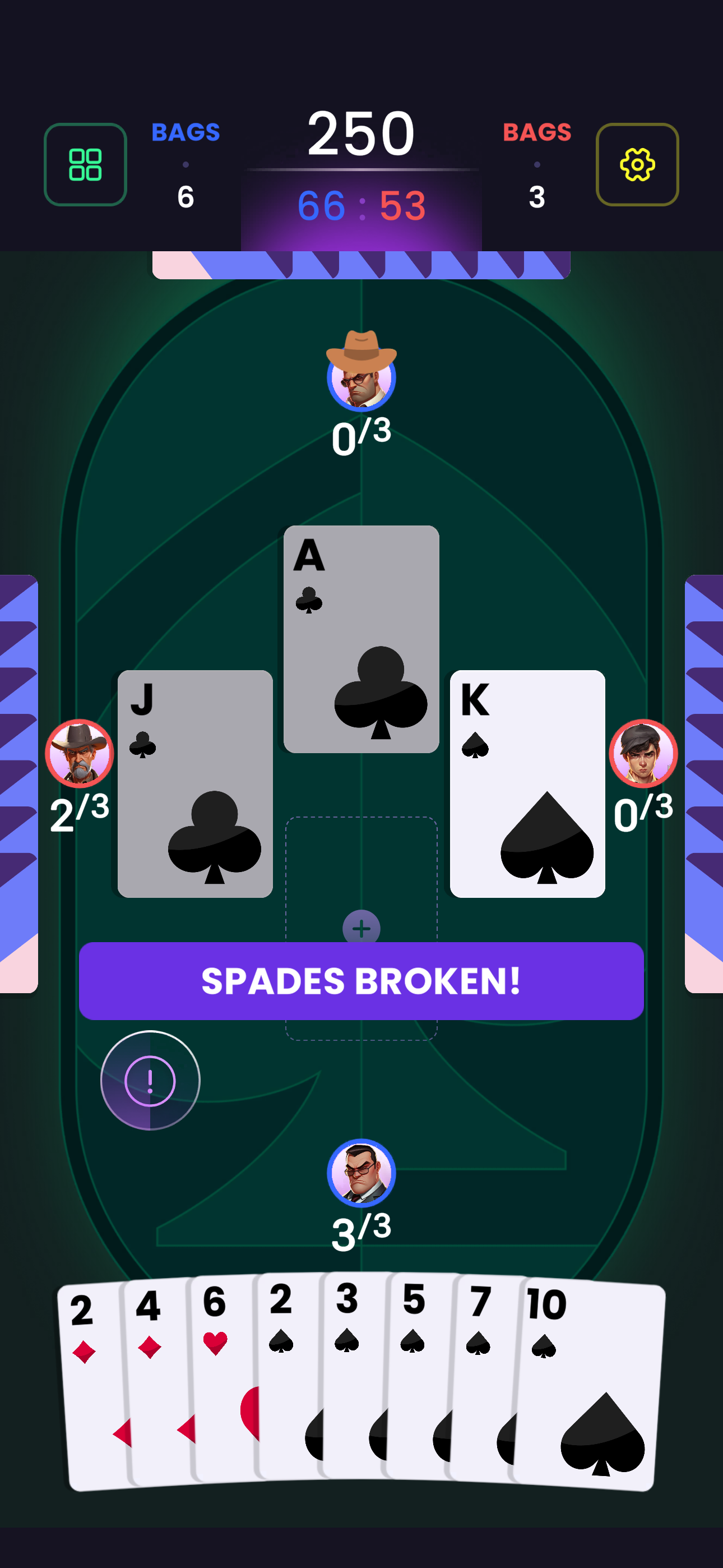This screenshot has width=723, height=1568.
Task: Open the settings gear
Action: 637,165
